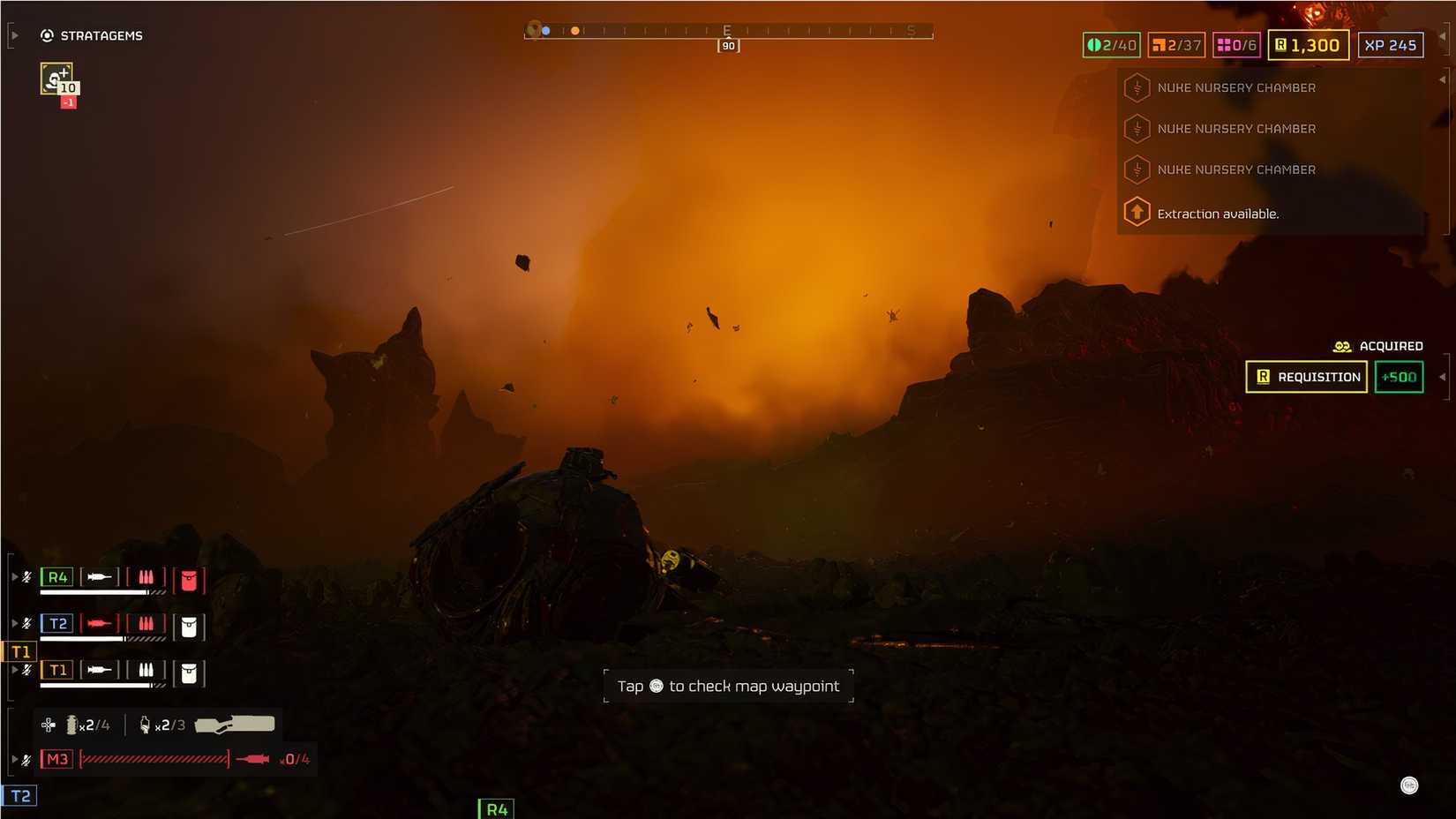Expand the M3 mech status arrow
The width and height of the screenshot is (1456, 819).
(15, 757)
